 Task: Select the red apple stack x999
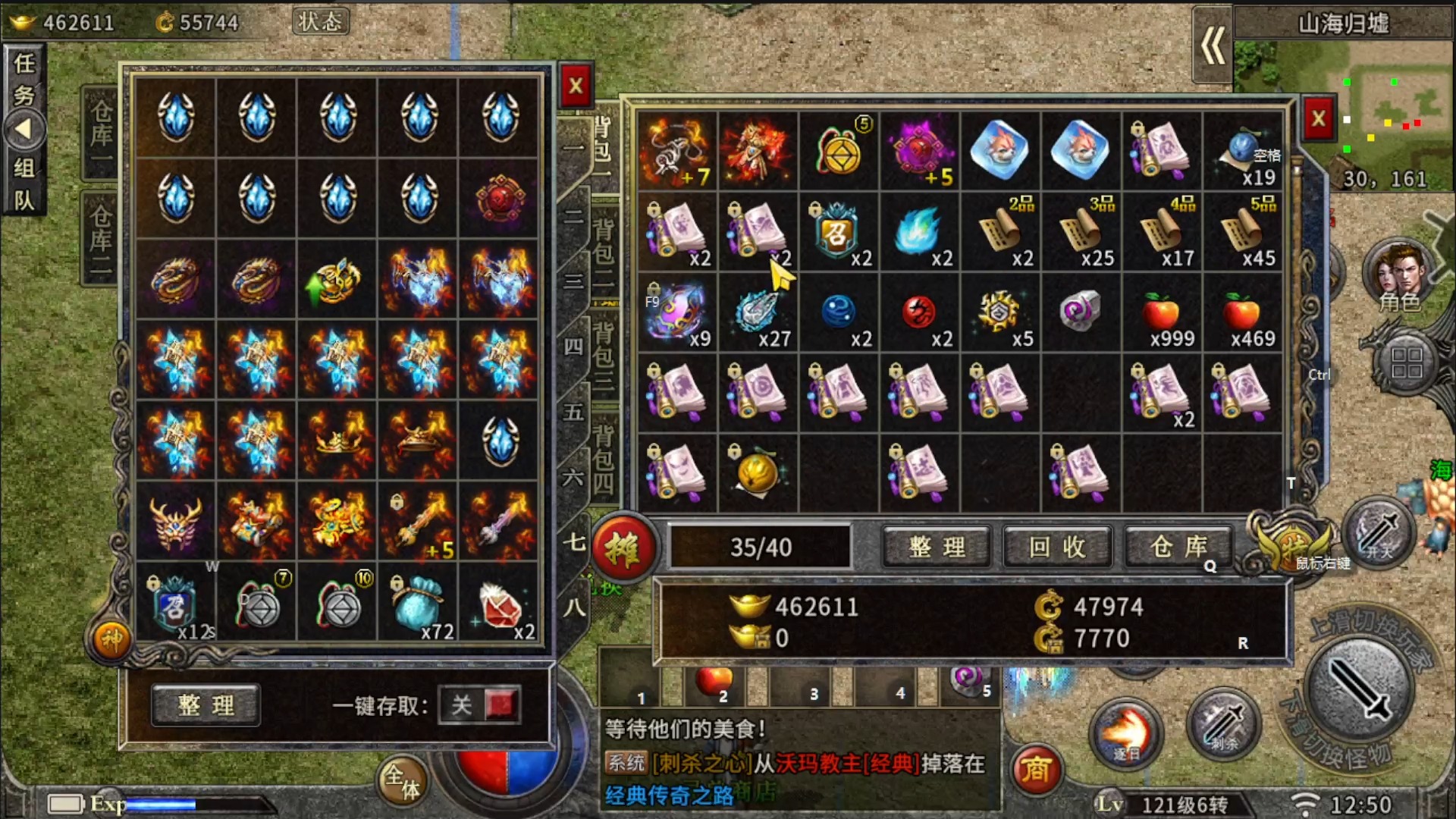[x=1162, y=312]
